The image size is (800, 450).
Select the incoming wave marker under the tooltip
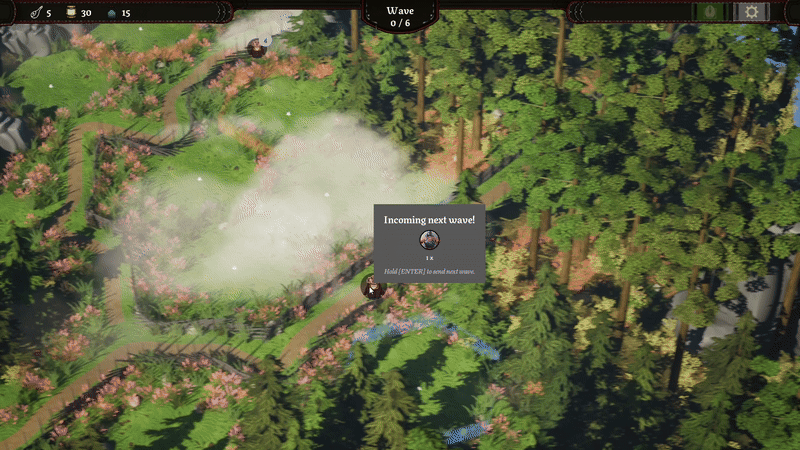(373, 287)
